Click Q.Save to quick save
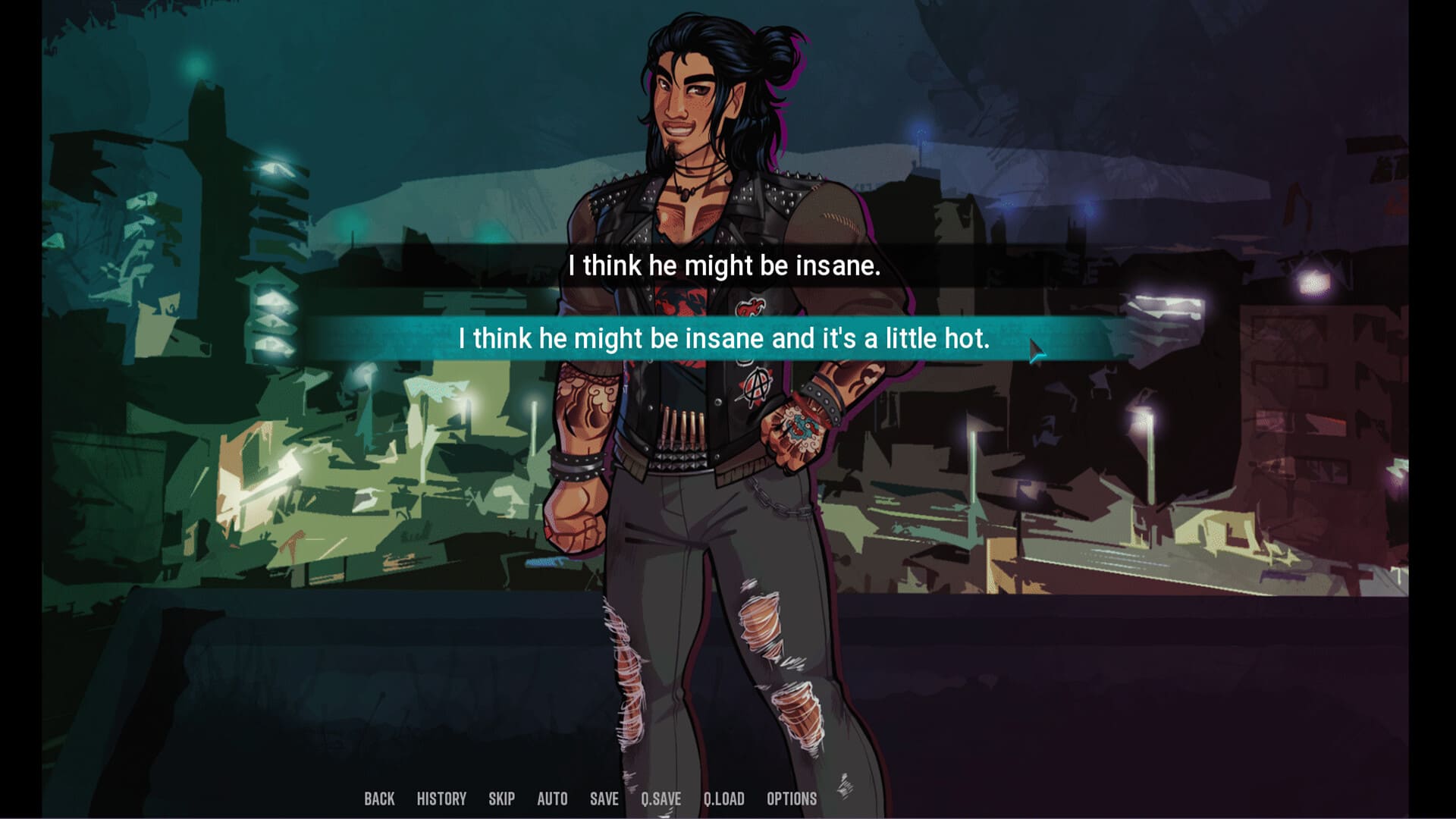This screenshot has height=819, width=1456. coord(661,799)
